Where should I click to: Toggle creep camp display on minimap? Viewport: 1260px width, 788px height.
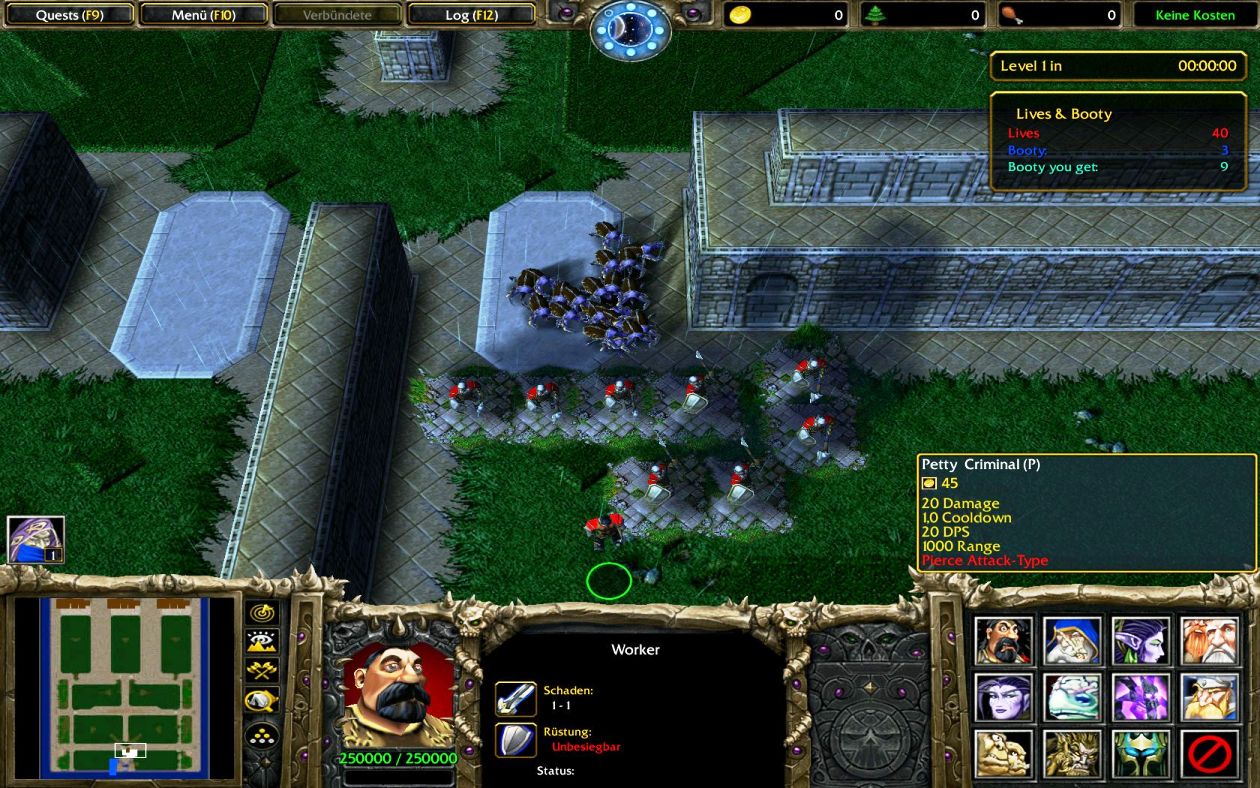(262, 701)
